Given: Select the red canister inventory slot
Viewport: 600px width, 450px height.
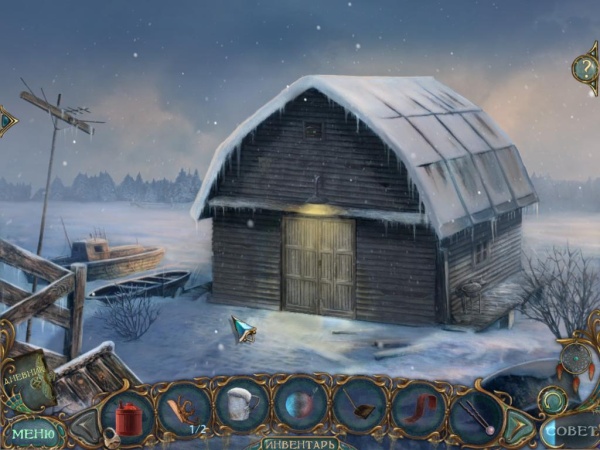Looking at the screenshot, I should tap(128, 412).
